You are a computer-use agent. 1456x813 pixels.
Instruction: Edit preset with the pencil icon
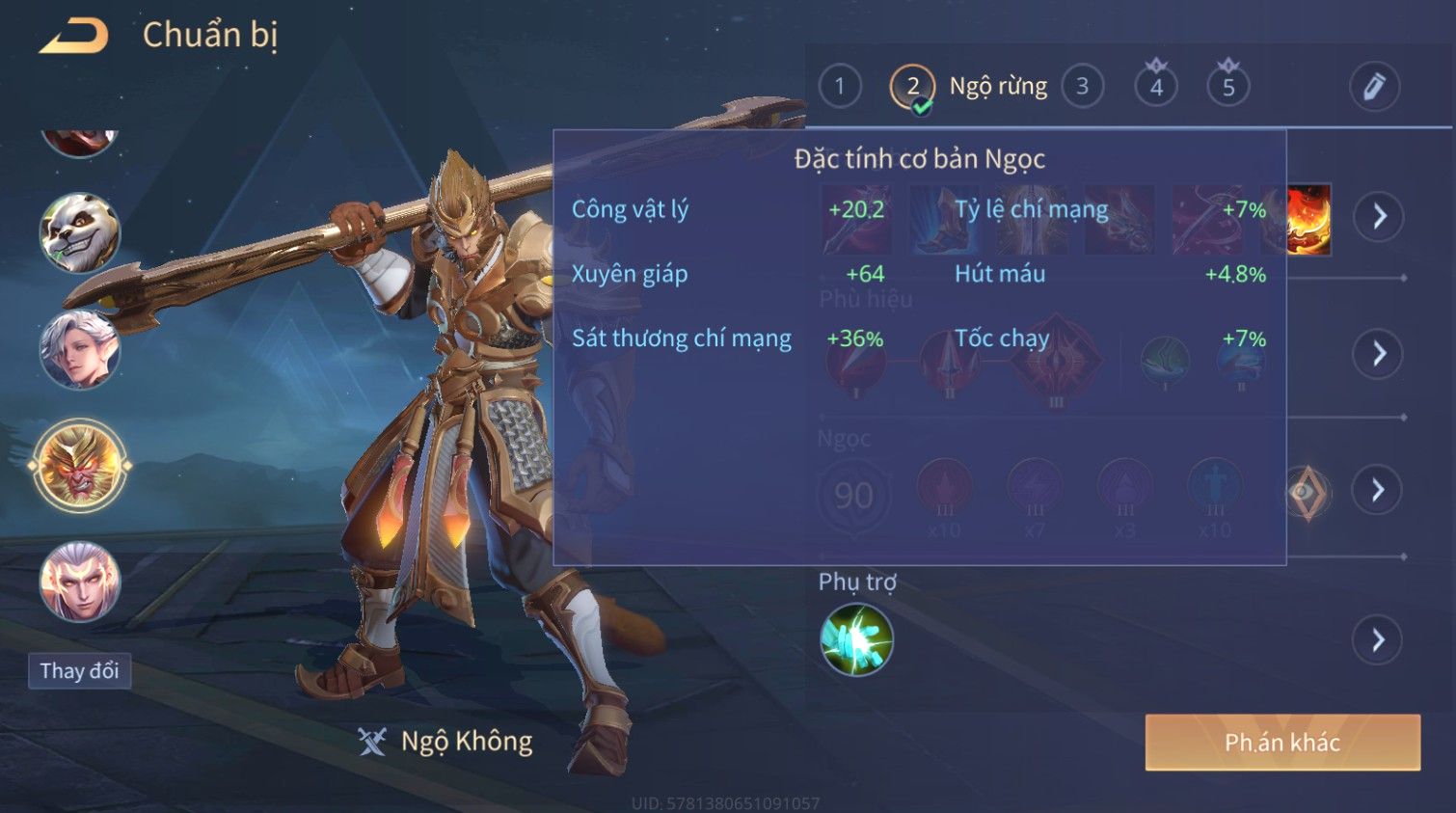pos(1374,87)
